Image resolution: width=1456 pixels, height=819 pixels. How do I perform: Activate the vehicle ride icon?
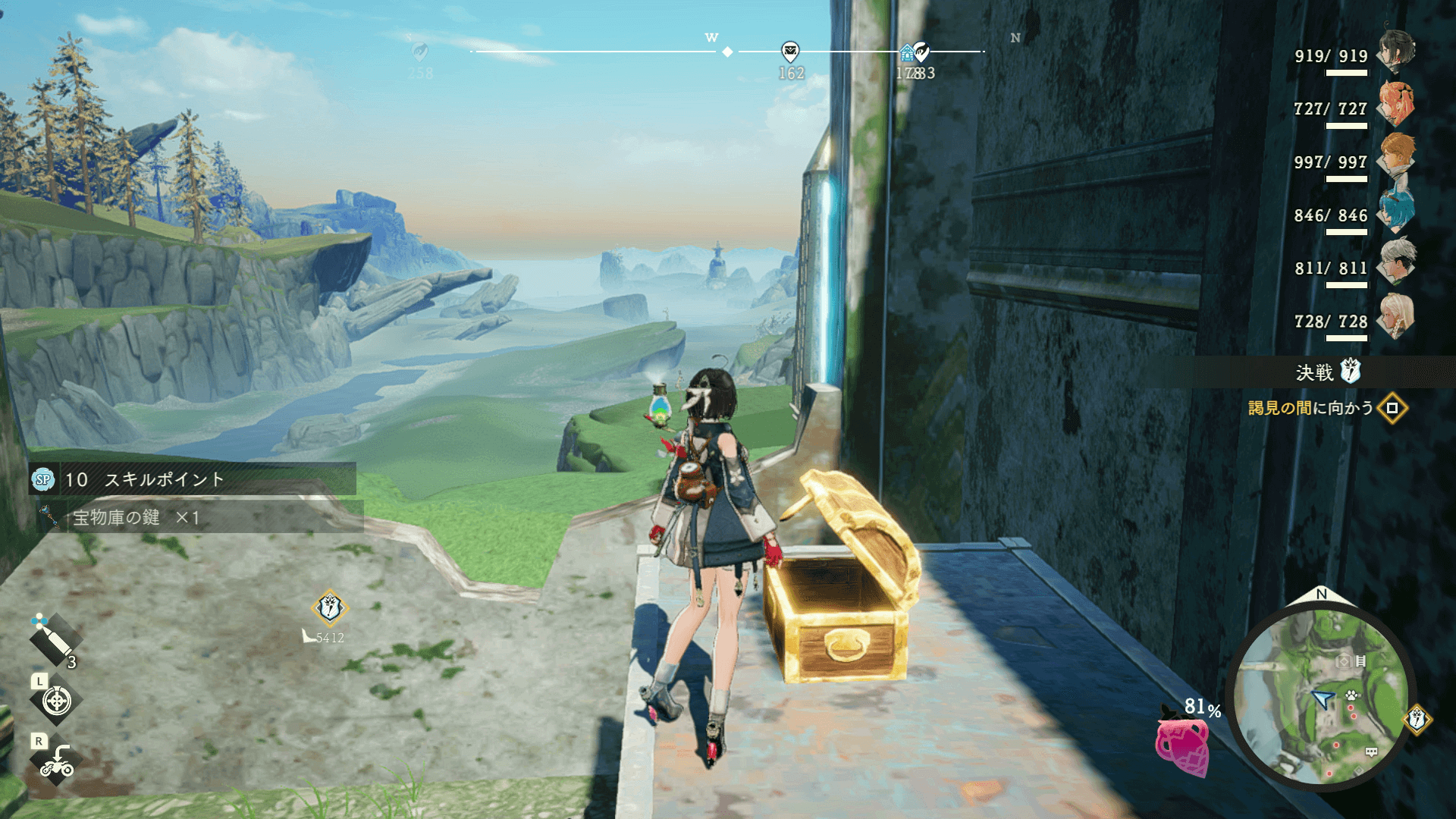tap(56, 761)
